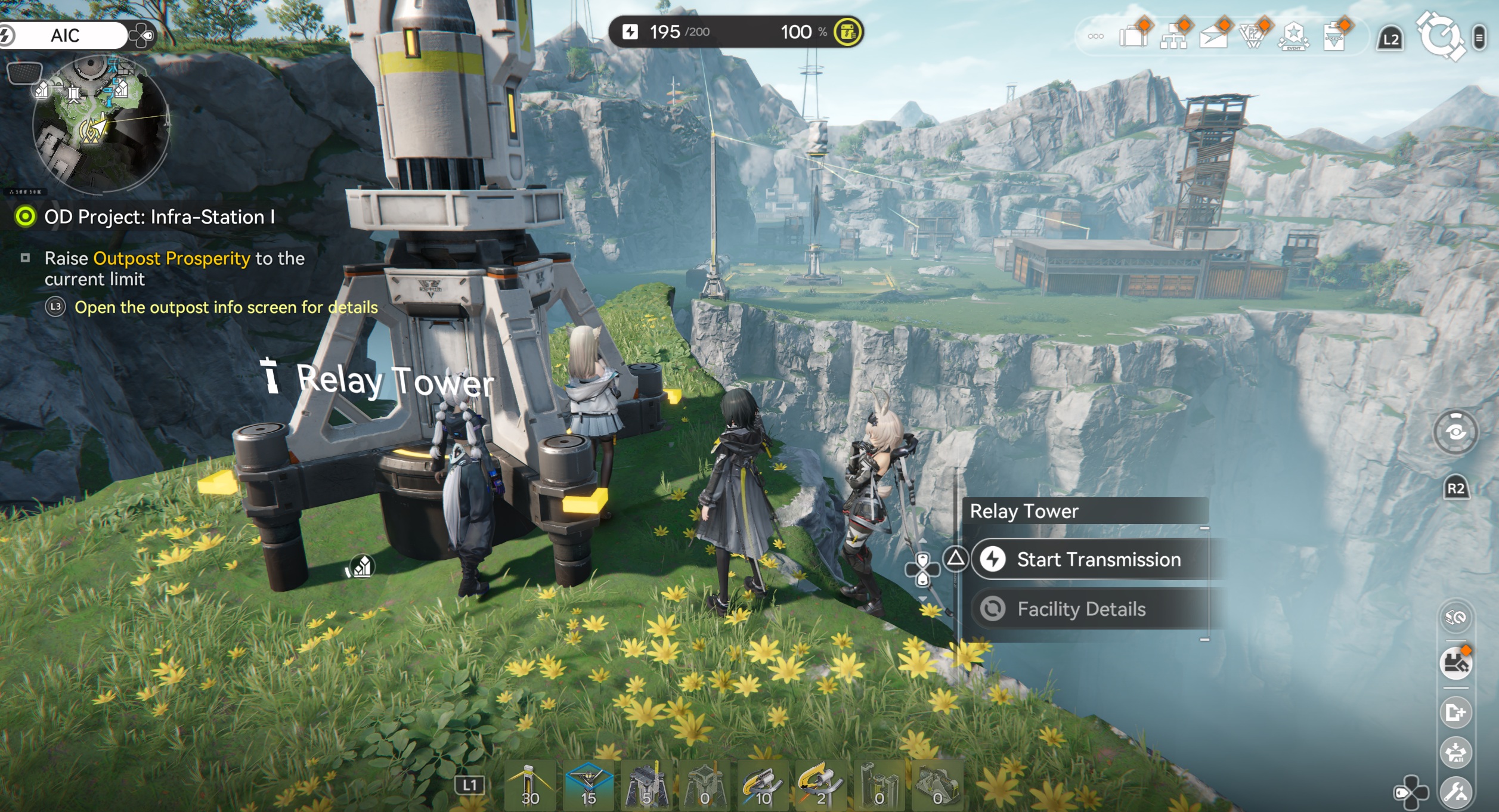
Task: Toggle the eye view mode button
Action: 1455,432
